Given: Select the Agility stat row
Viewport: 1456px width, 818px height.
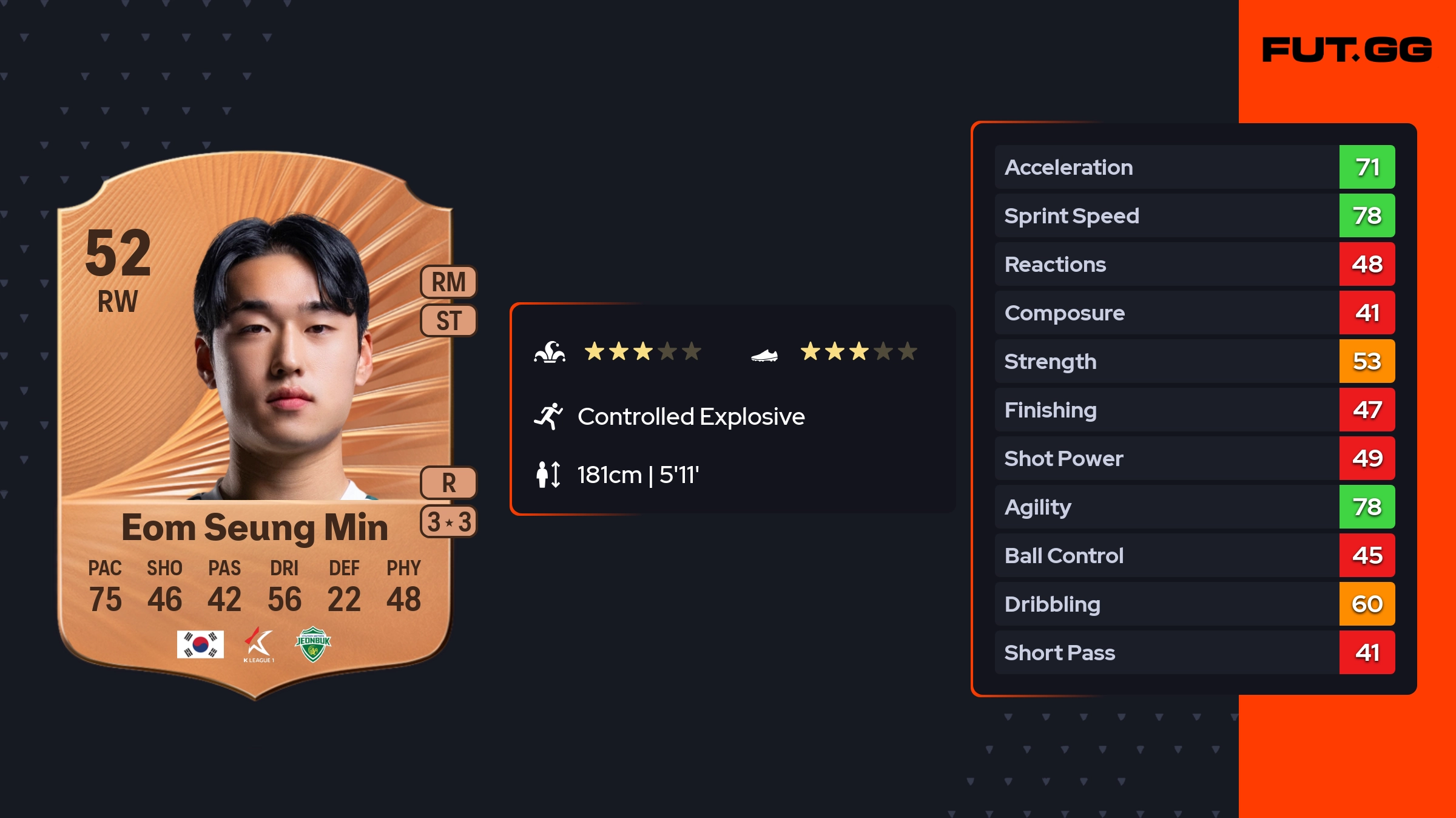Looking at the screenshot, I should pos(1194,507).
